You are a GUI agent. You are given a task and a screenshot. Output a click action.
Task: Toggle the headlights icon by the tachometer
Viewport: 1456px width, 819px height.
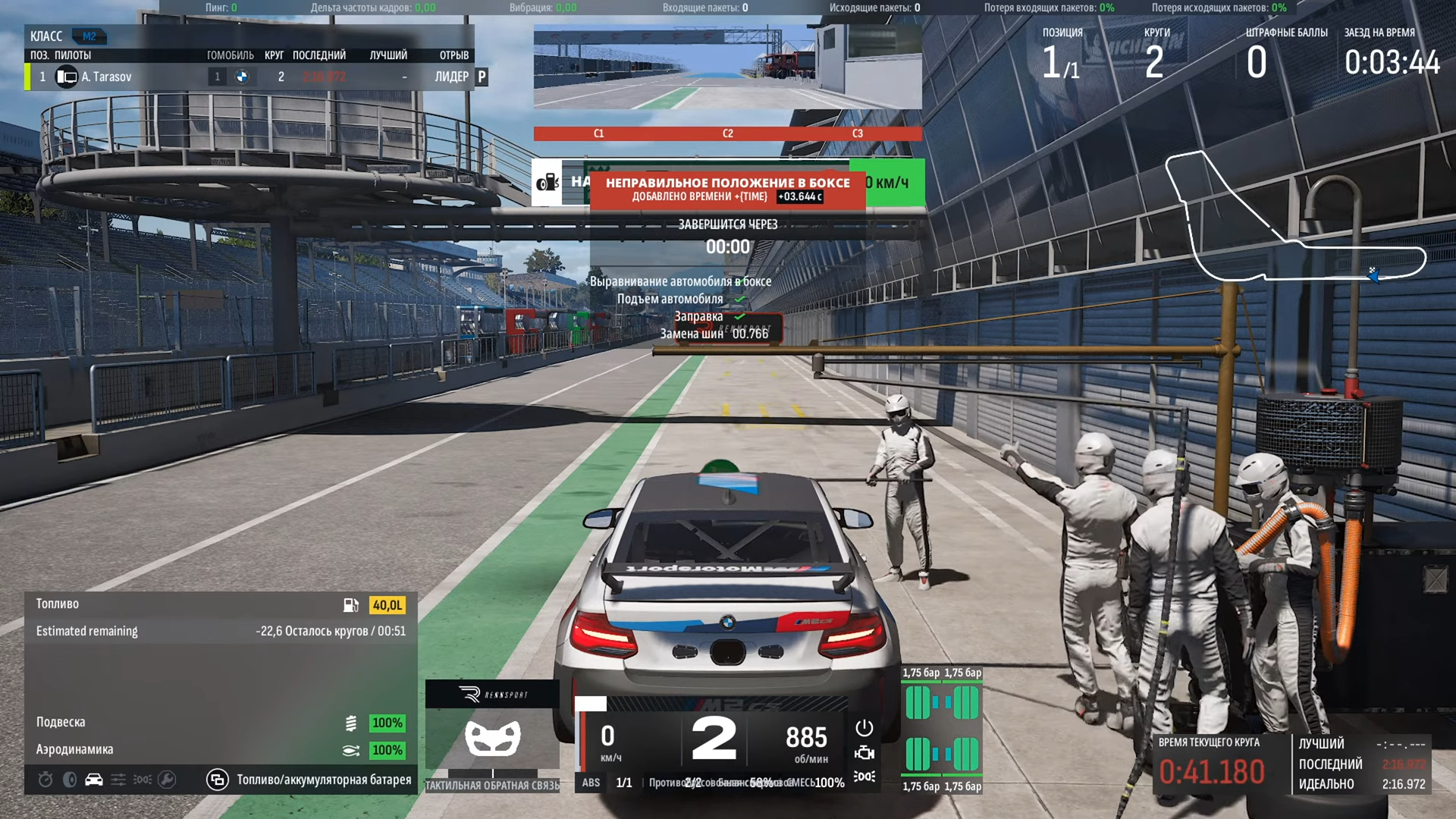(x=864, y=777)
